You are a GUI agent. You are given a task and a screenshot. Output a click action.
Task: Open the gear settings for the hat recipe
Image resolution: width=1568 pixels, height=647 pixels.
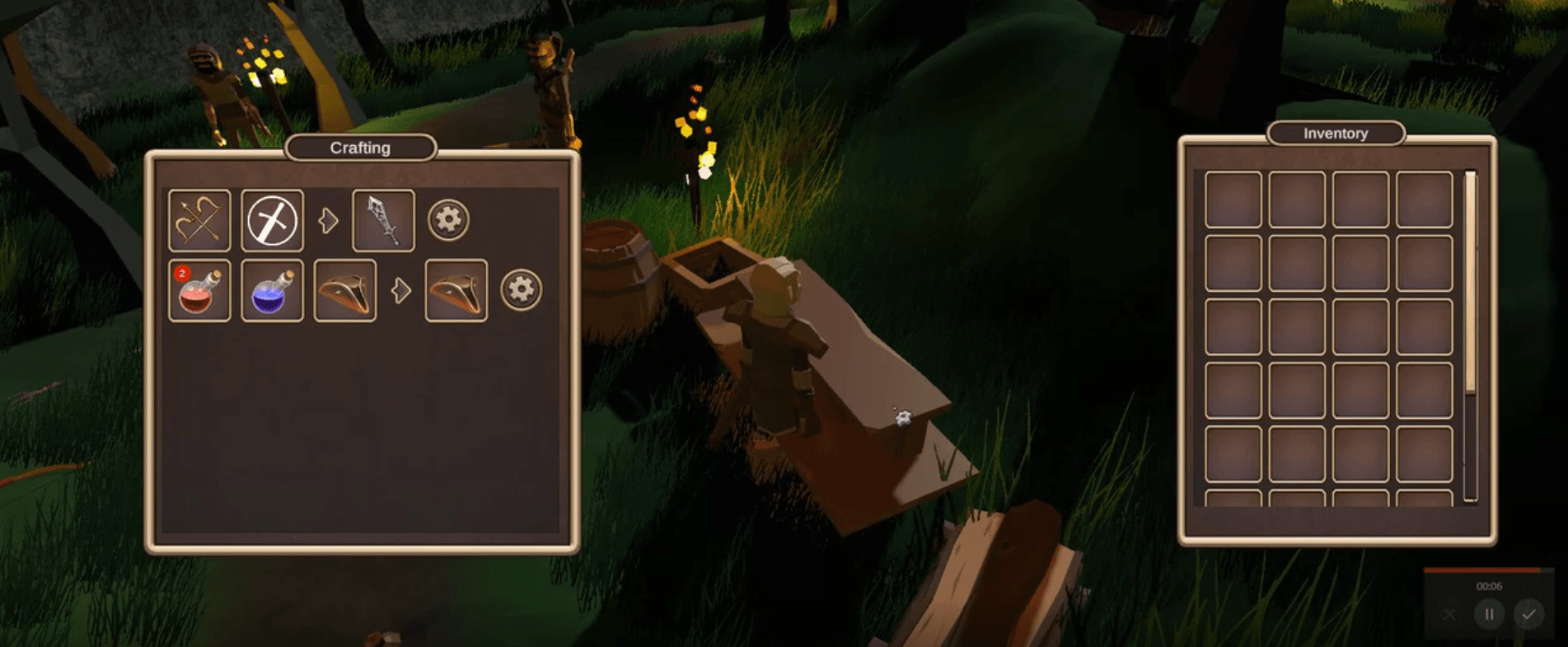[x=520, y=291]
